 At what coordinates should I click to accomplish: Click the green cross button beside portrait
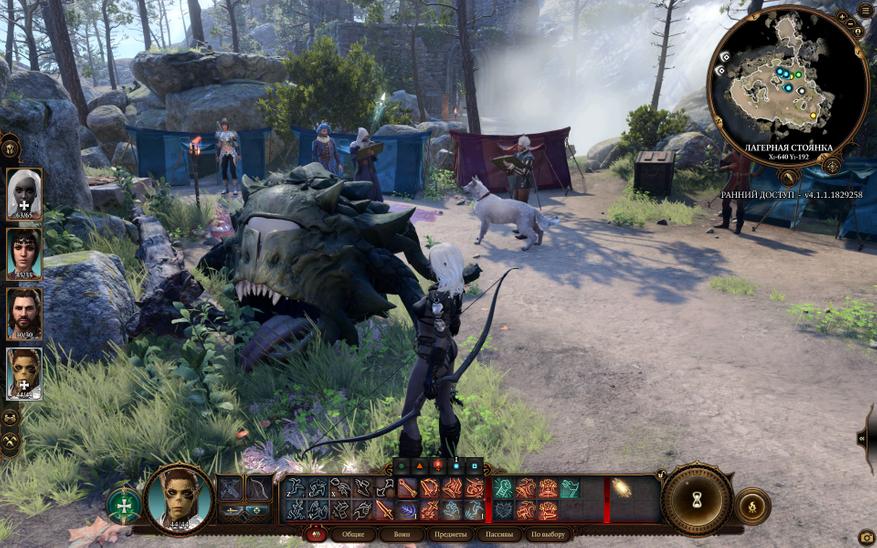click(123, 504)
